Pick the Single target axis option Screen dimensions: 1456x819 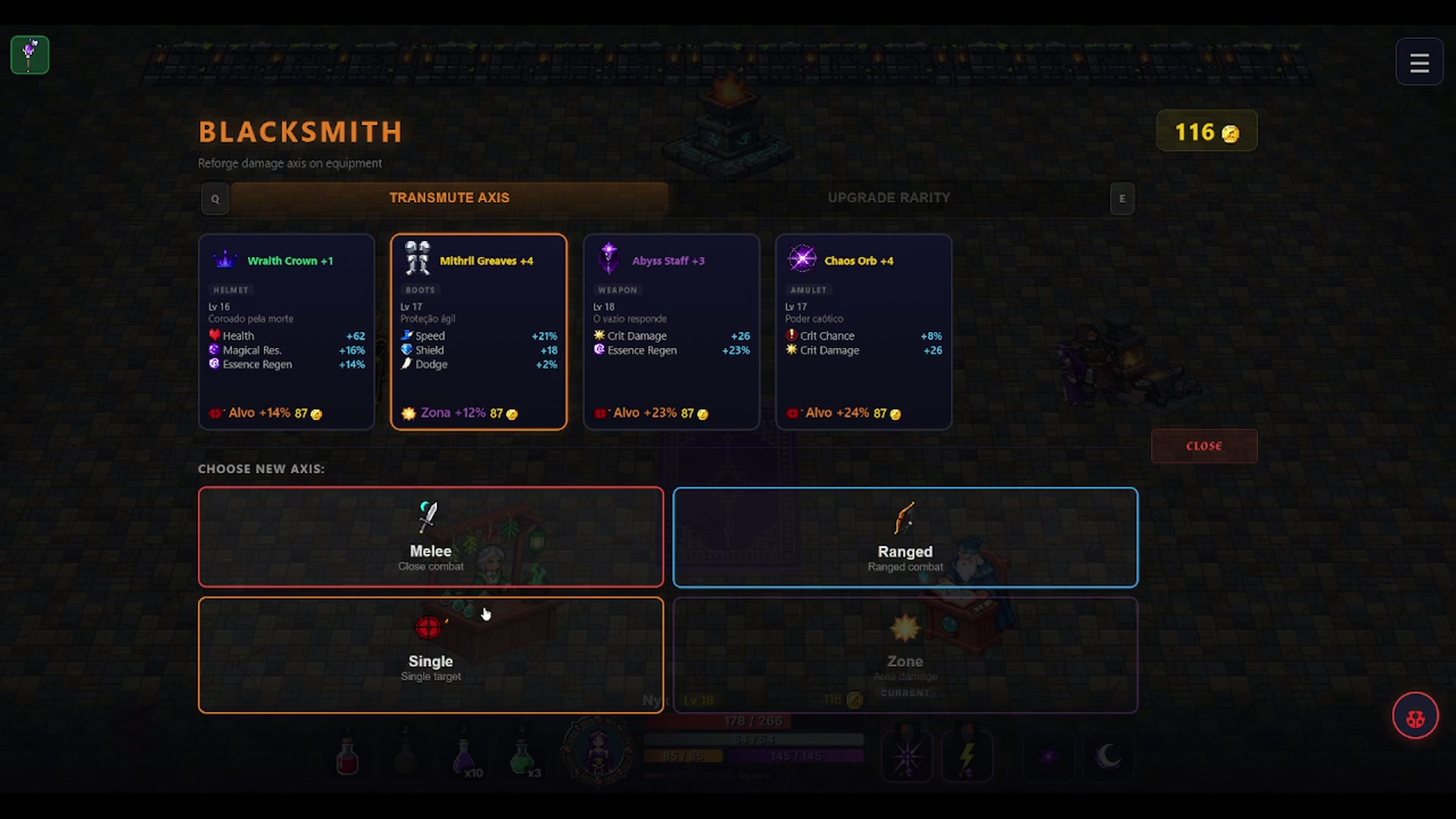(x=431, y=655)
